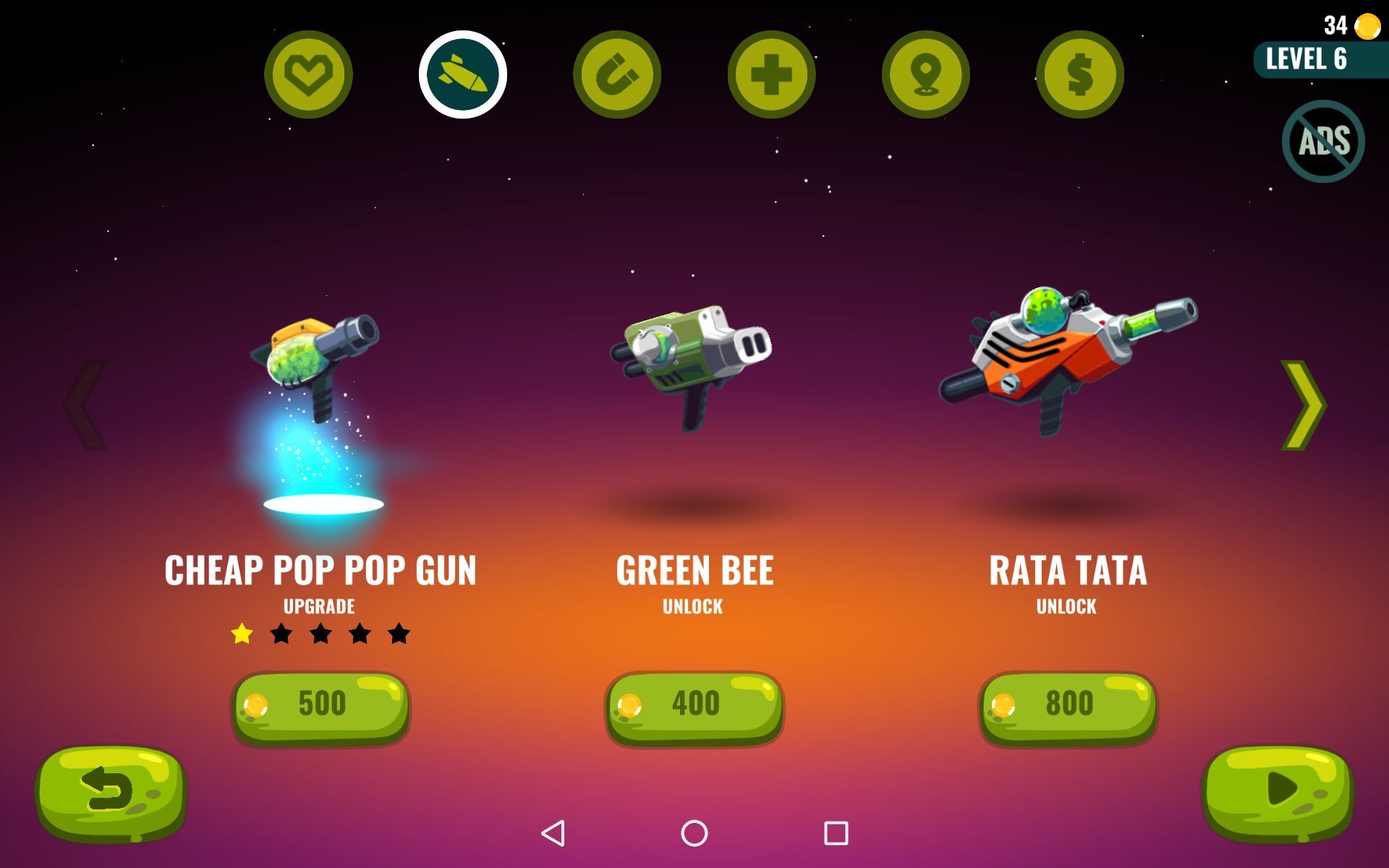Go to next weapons with right arrow
The image size is (1389, 868).
[x=1304, y=405]
